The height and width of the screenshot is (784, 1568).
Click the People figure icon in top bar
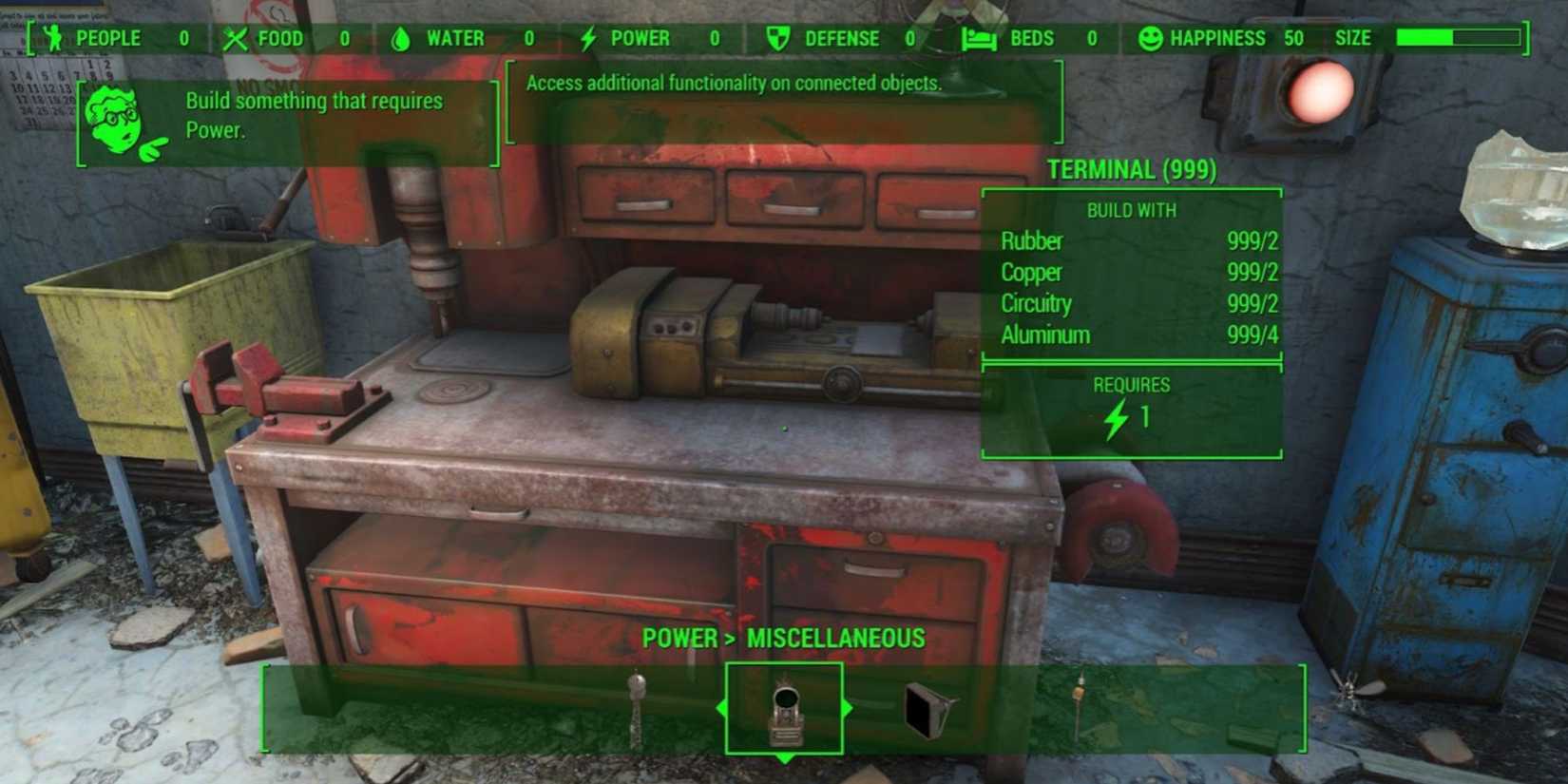tap(54, 38)
